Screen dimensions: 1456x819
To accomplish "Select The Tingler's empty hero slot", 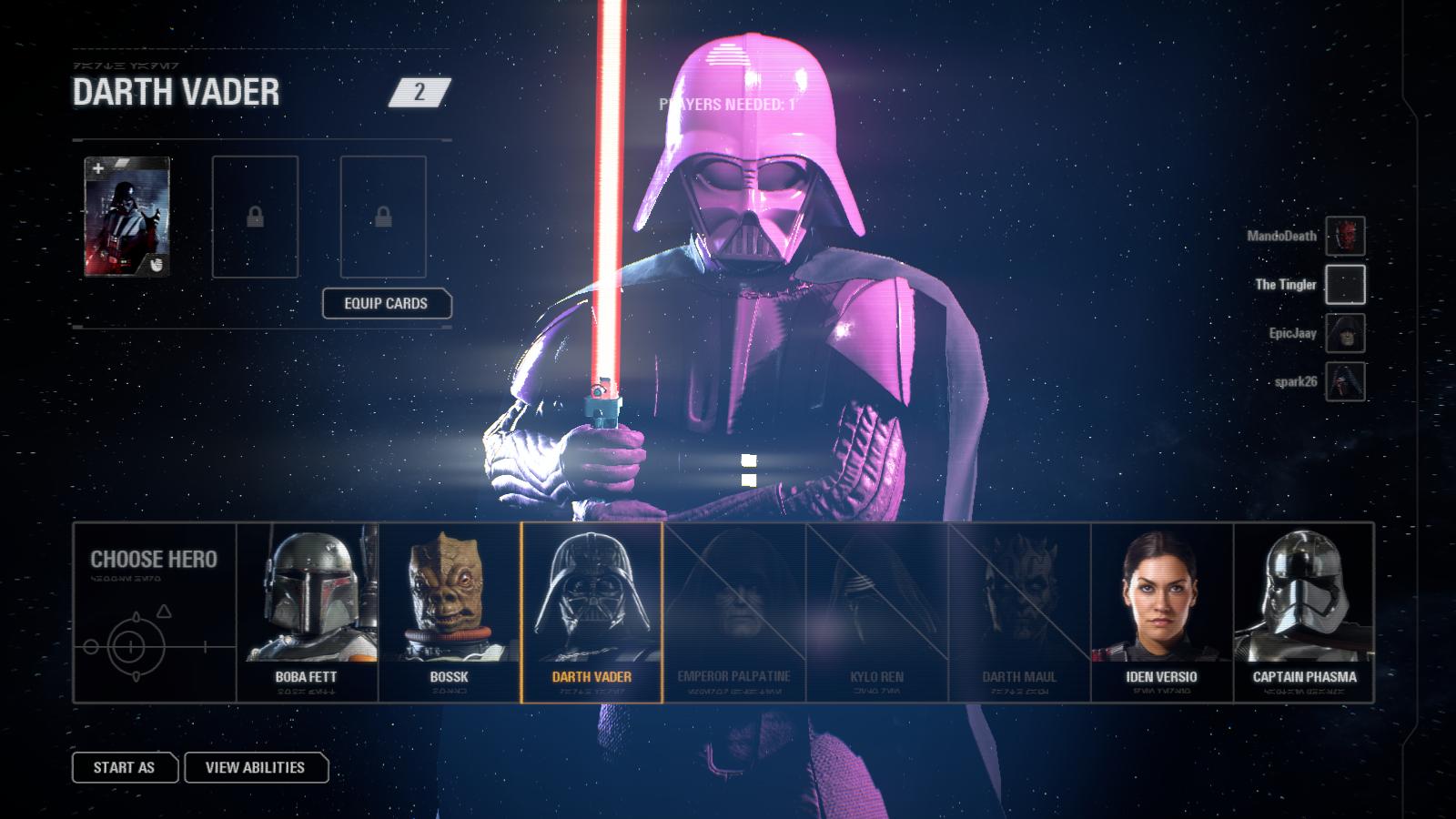I will [1344, 285].
